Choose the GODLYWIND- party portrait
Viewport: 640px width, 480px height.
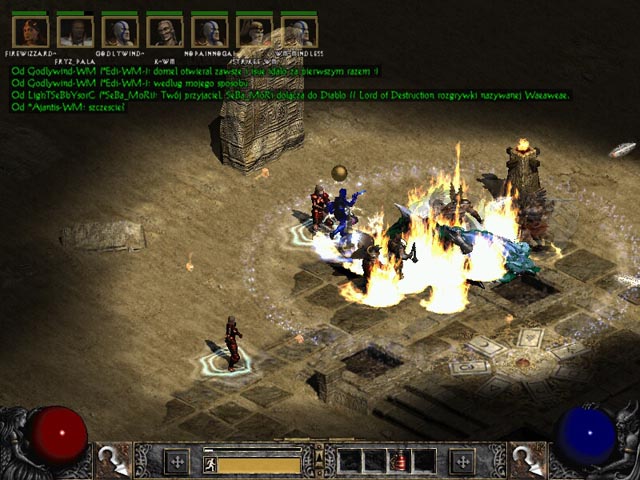[120, 31]
